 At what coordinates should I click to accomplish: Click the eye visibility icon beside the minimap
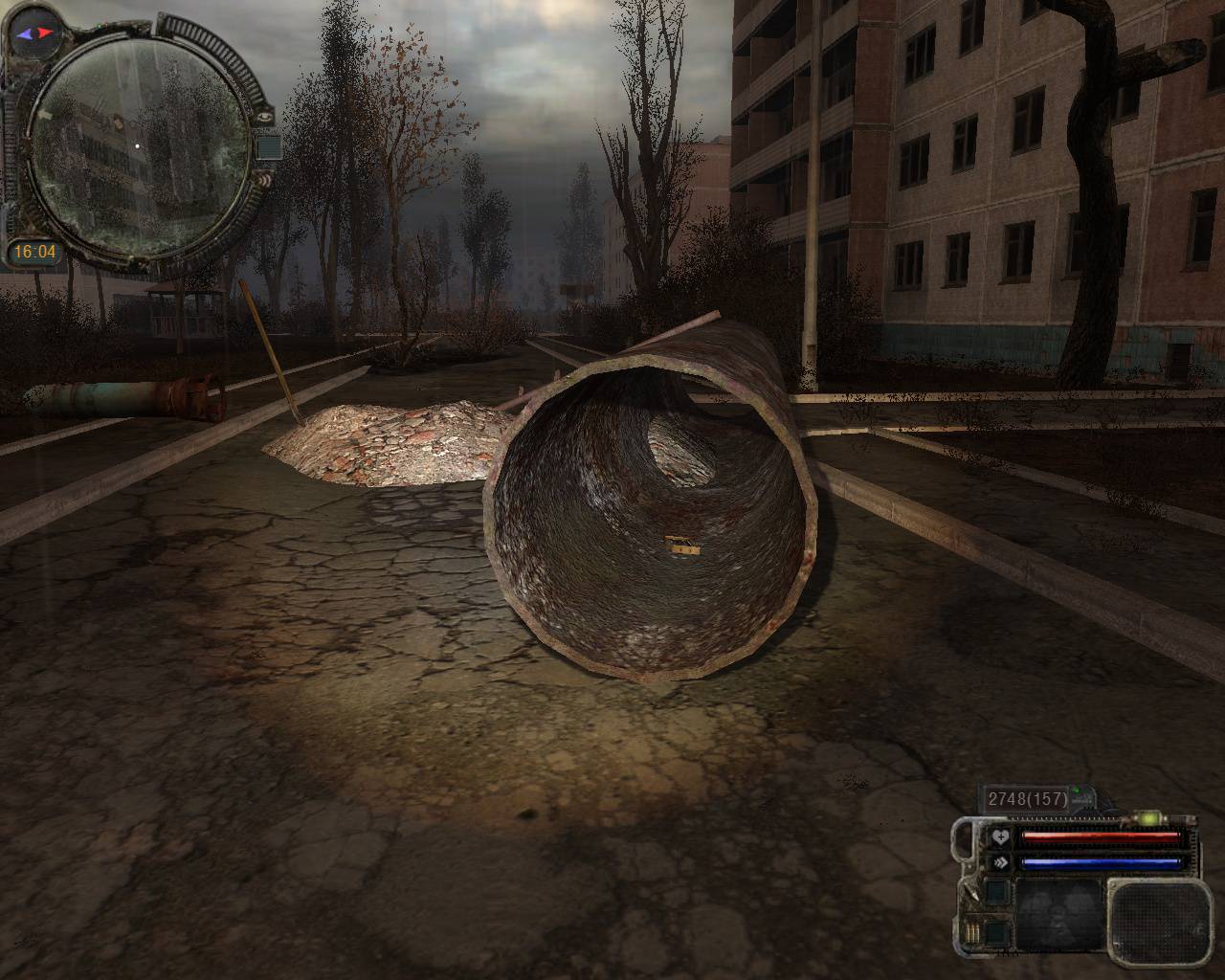[265, 116]
